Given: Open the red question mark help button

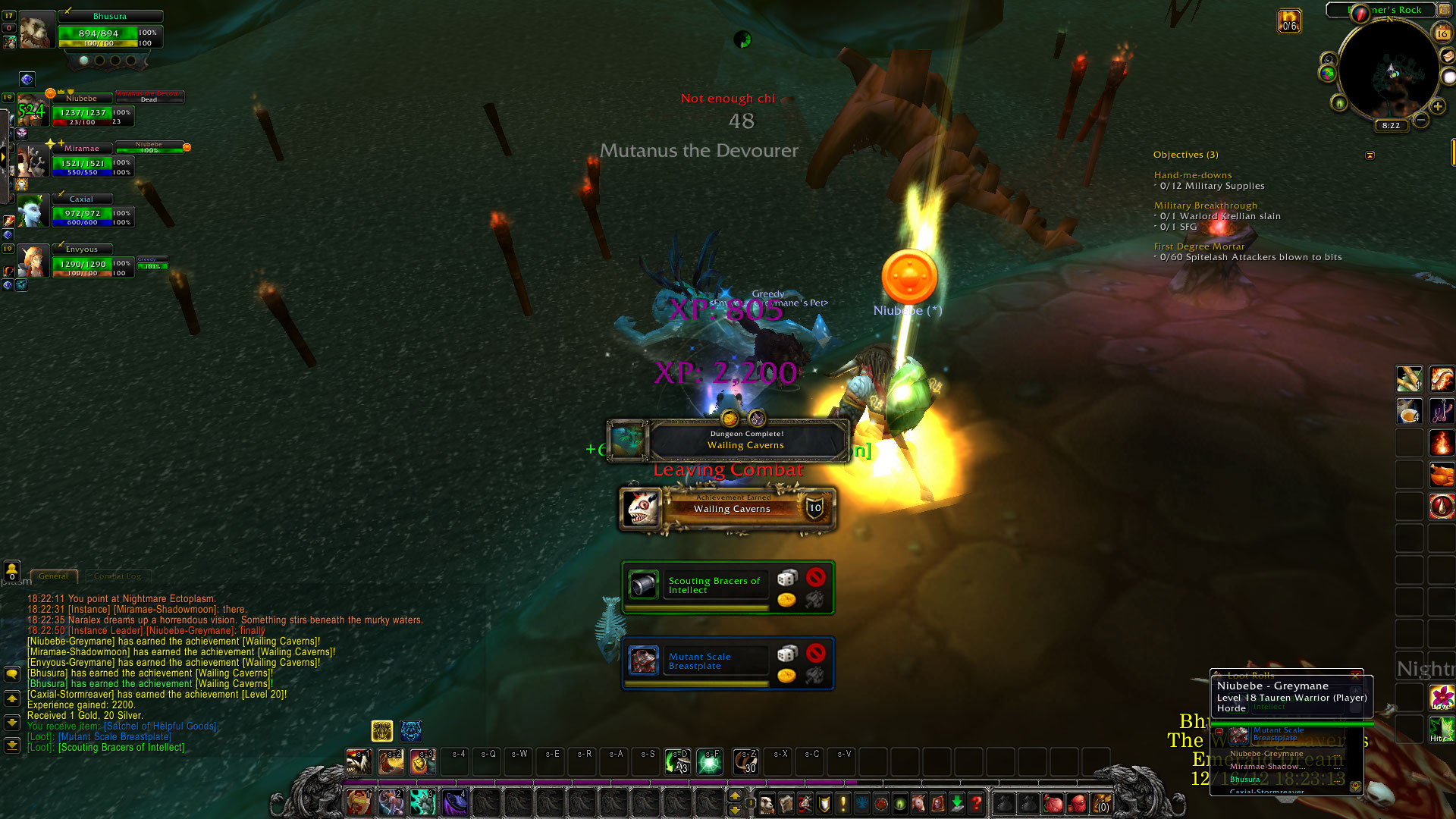Looking at the screenshot, I should pos(977,802).
